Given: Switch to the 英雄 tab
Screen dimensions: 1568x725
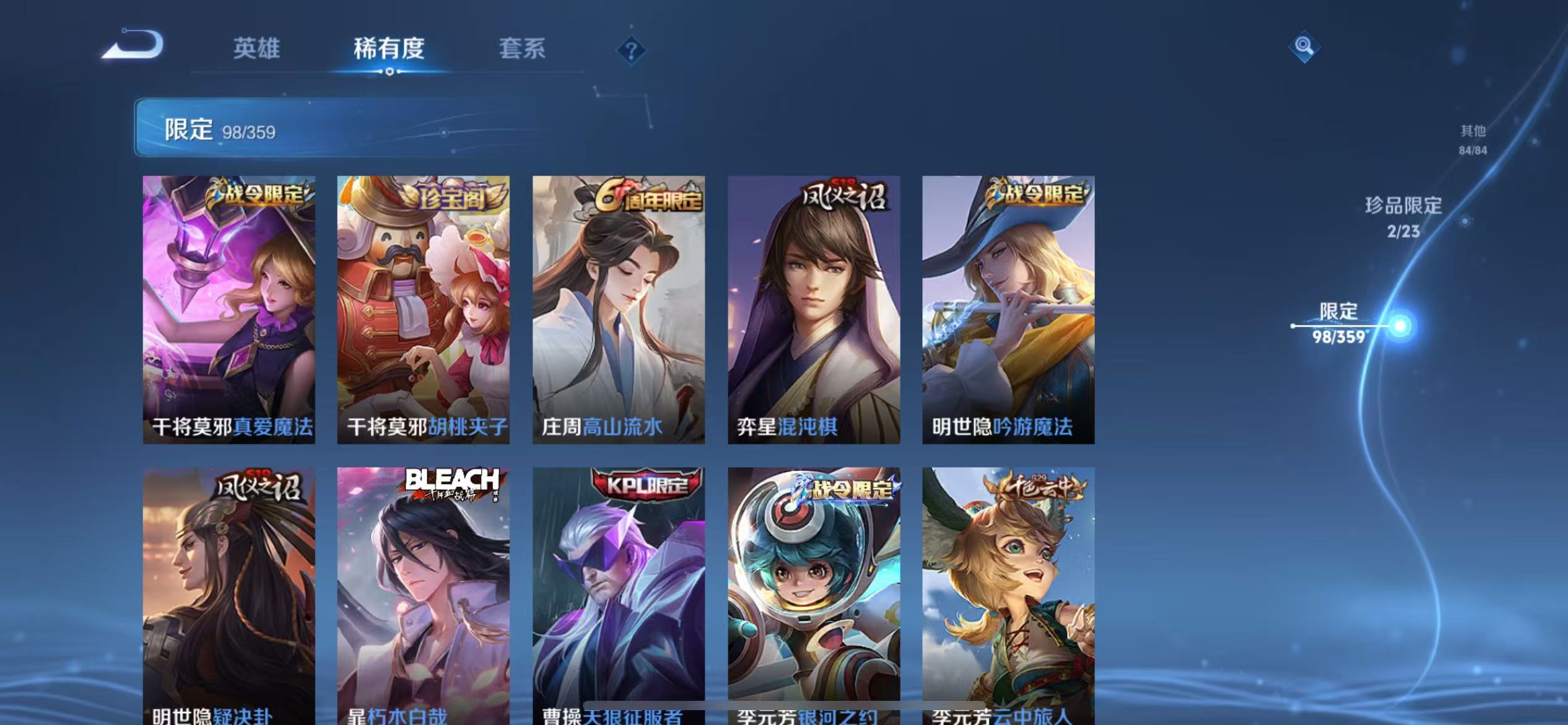Looking at the screenshot, I should (256, 48).
